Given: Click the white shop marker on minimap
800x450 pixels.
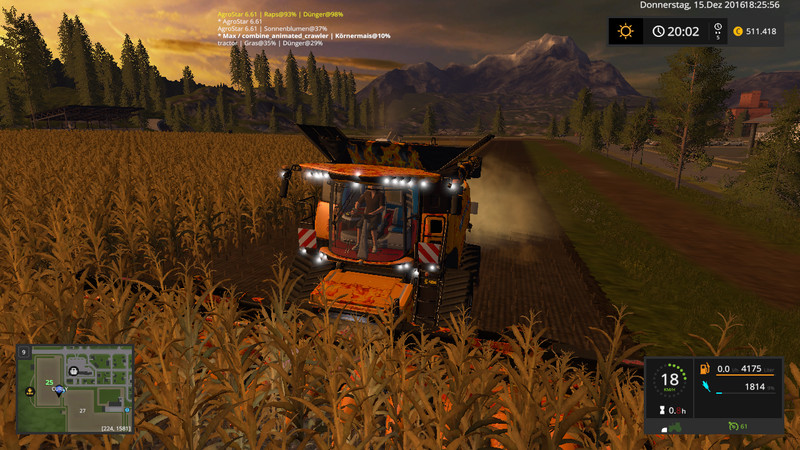Looking at the screenshot, I should tap(74, 369).
